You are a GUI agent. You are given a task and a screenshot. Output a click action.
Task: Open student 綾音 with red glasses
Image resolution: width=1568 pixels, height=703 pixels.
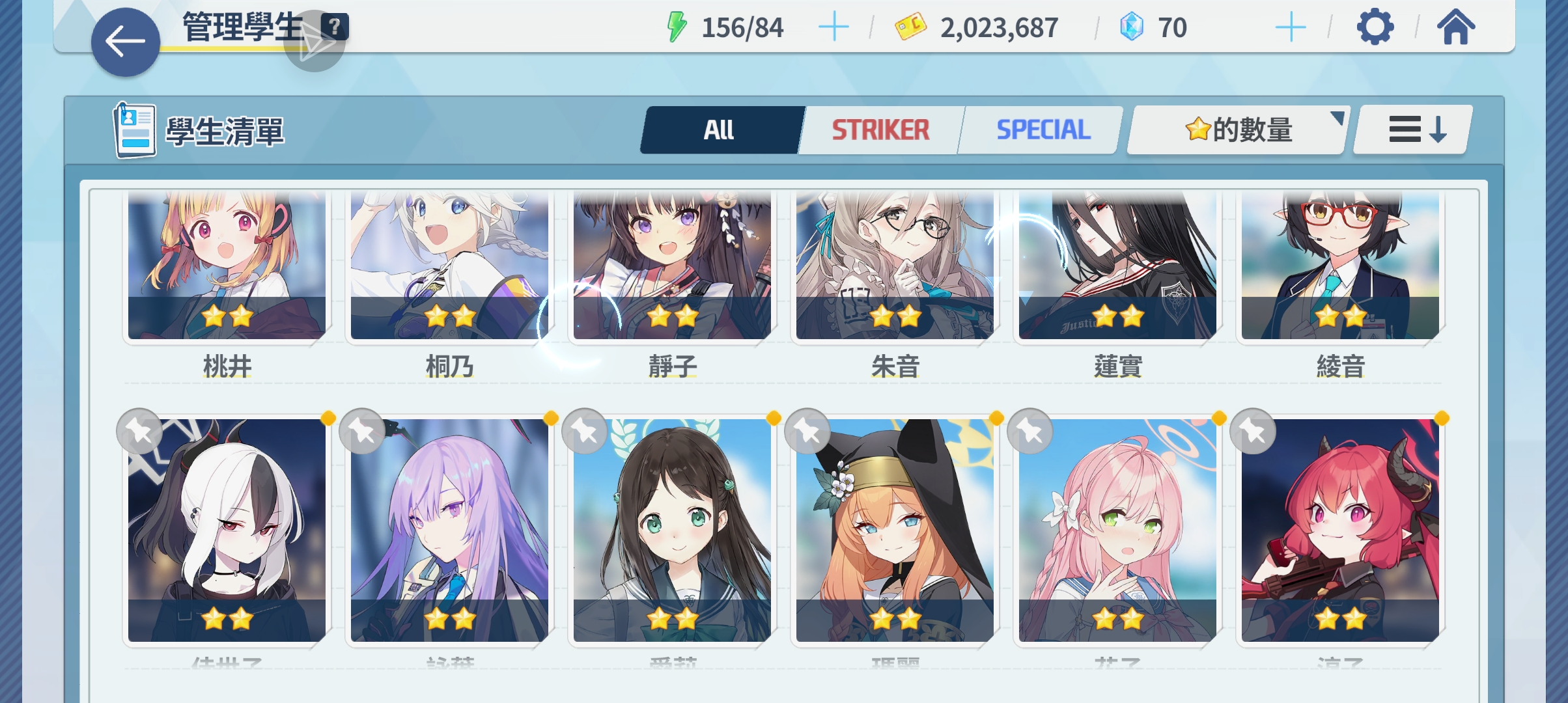coord(1340,267)
